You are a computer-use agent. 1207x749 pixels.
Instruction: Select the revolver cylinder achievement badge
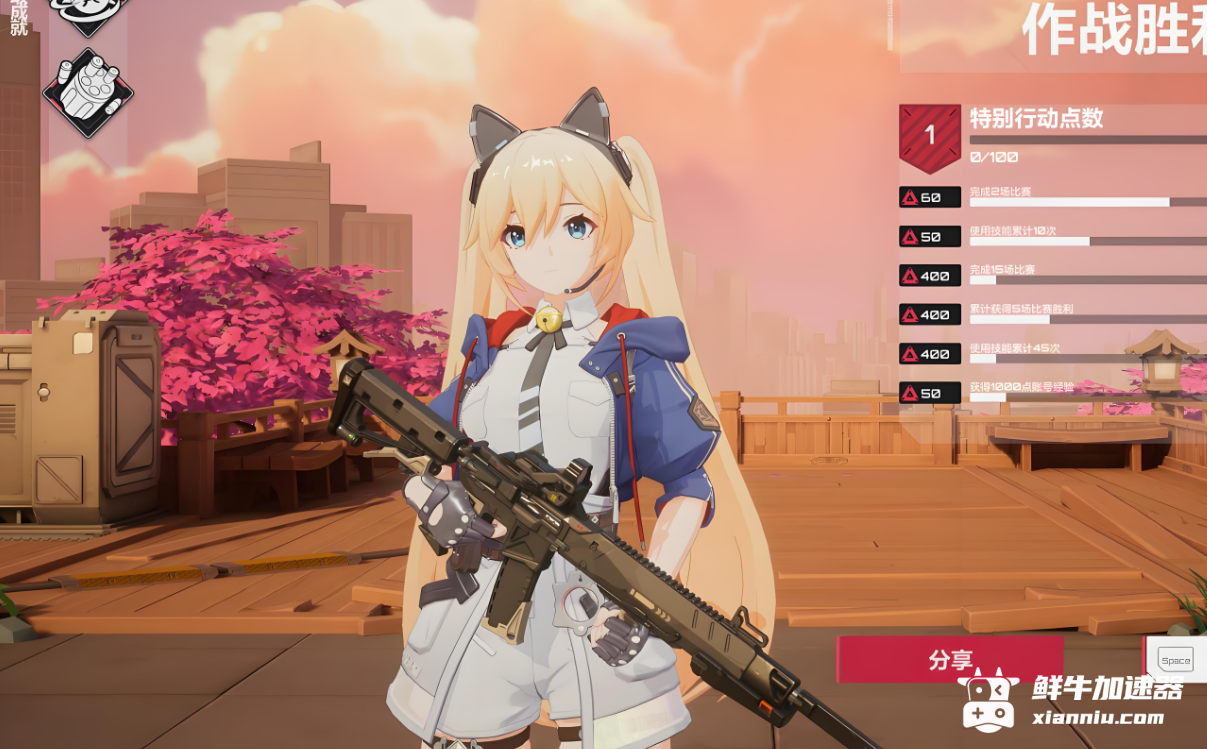[x=88, y=93]
